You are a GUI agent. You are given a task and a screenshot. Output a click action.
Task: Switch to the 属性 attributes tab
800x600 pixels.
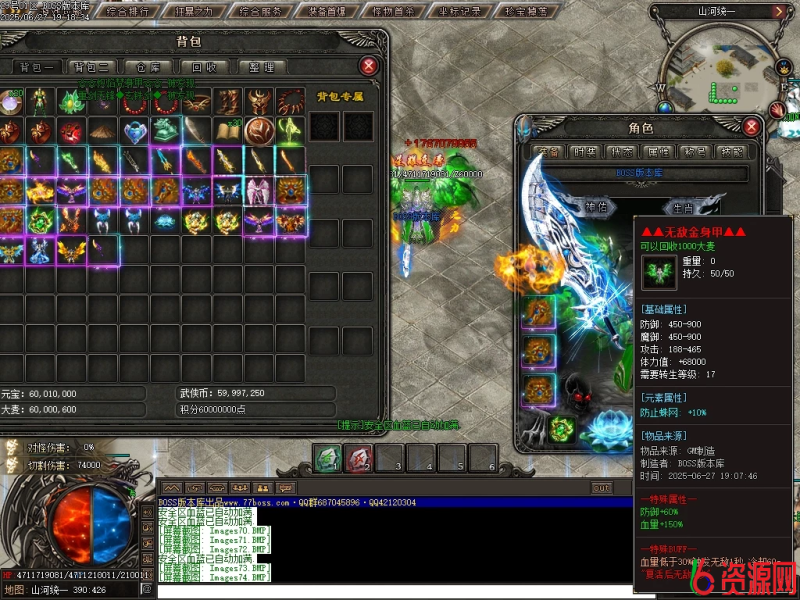coord(658,152)
